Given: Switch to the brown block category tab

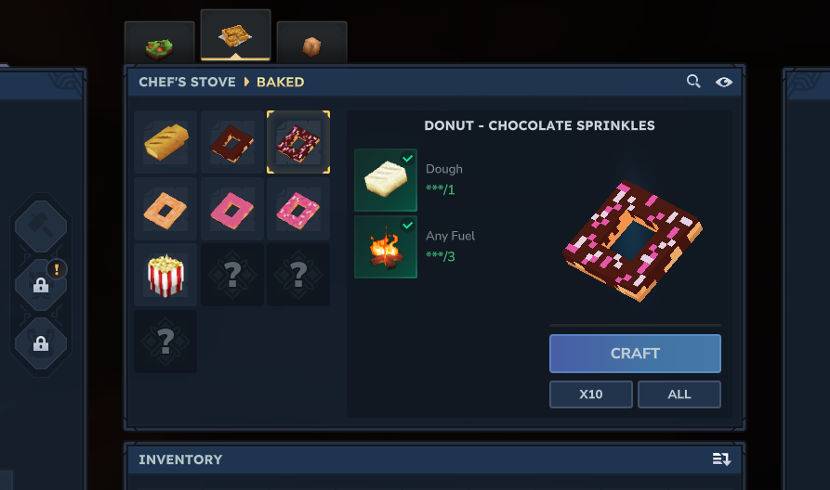Looking at the screenshot, I should click(x=312, y=46).
